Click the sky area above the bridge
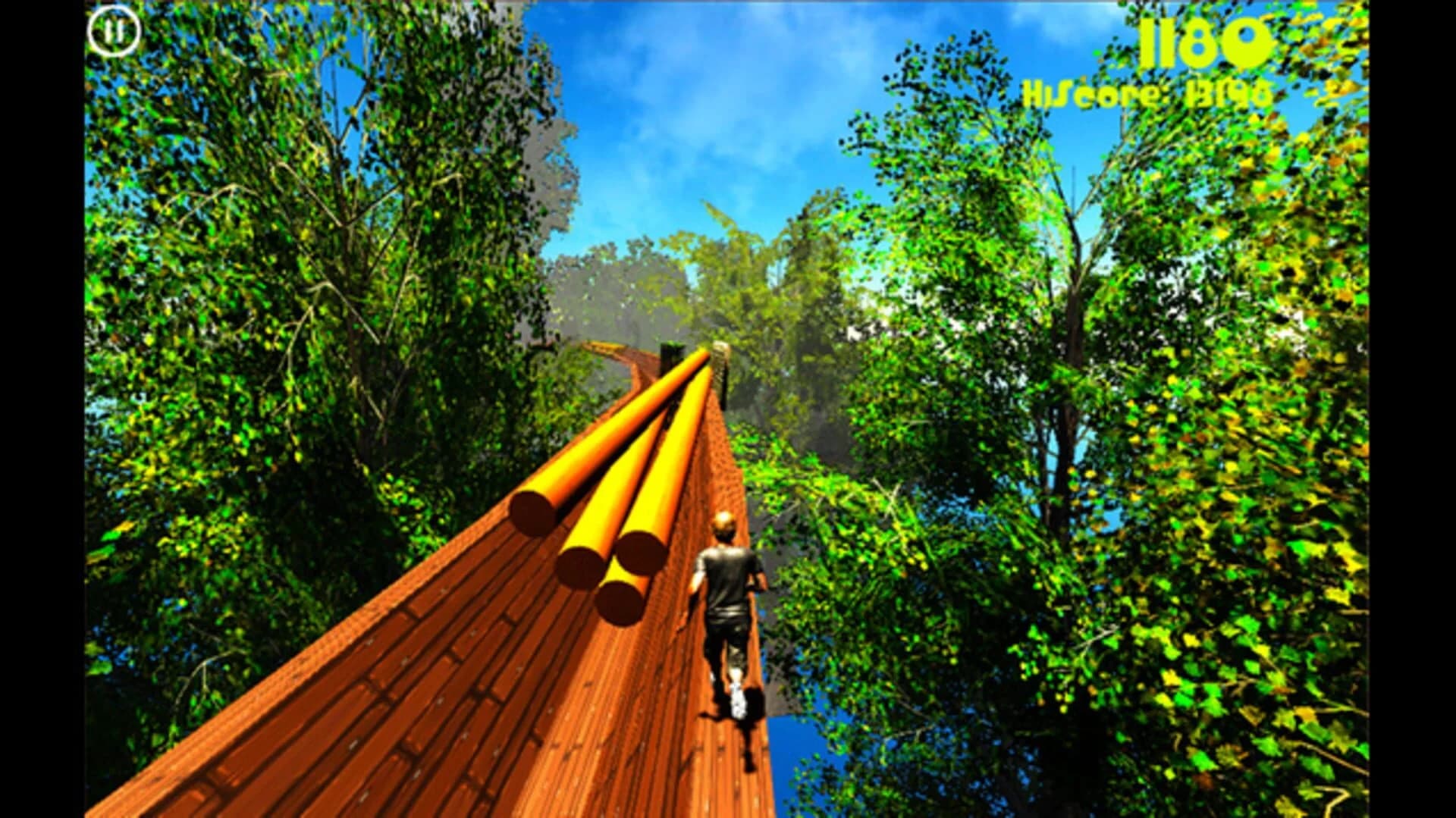This screenshot has height=818, width=1456. (x=720, y=114)
